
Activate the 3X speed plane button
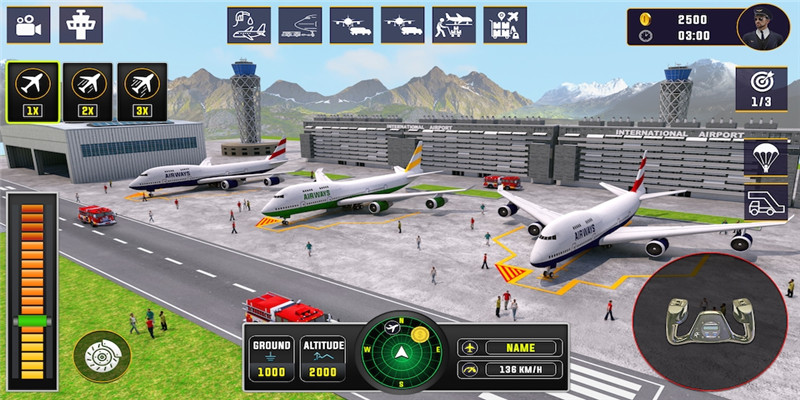coord(142,92)
